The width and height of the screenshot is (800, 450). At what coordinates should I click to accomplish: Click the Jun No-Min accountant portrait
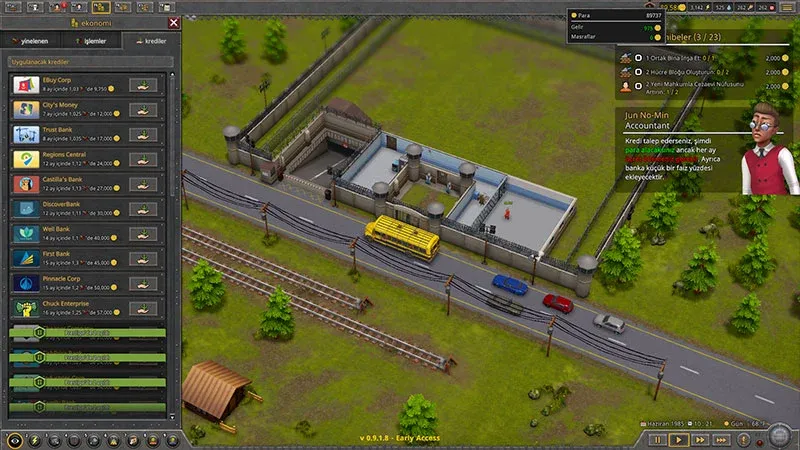(x=768, y=148)
